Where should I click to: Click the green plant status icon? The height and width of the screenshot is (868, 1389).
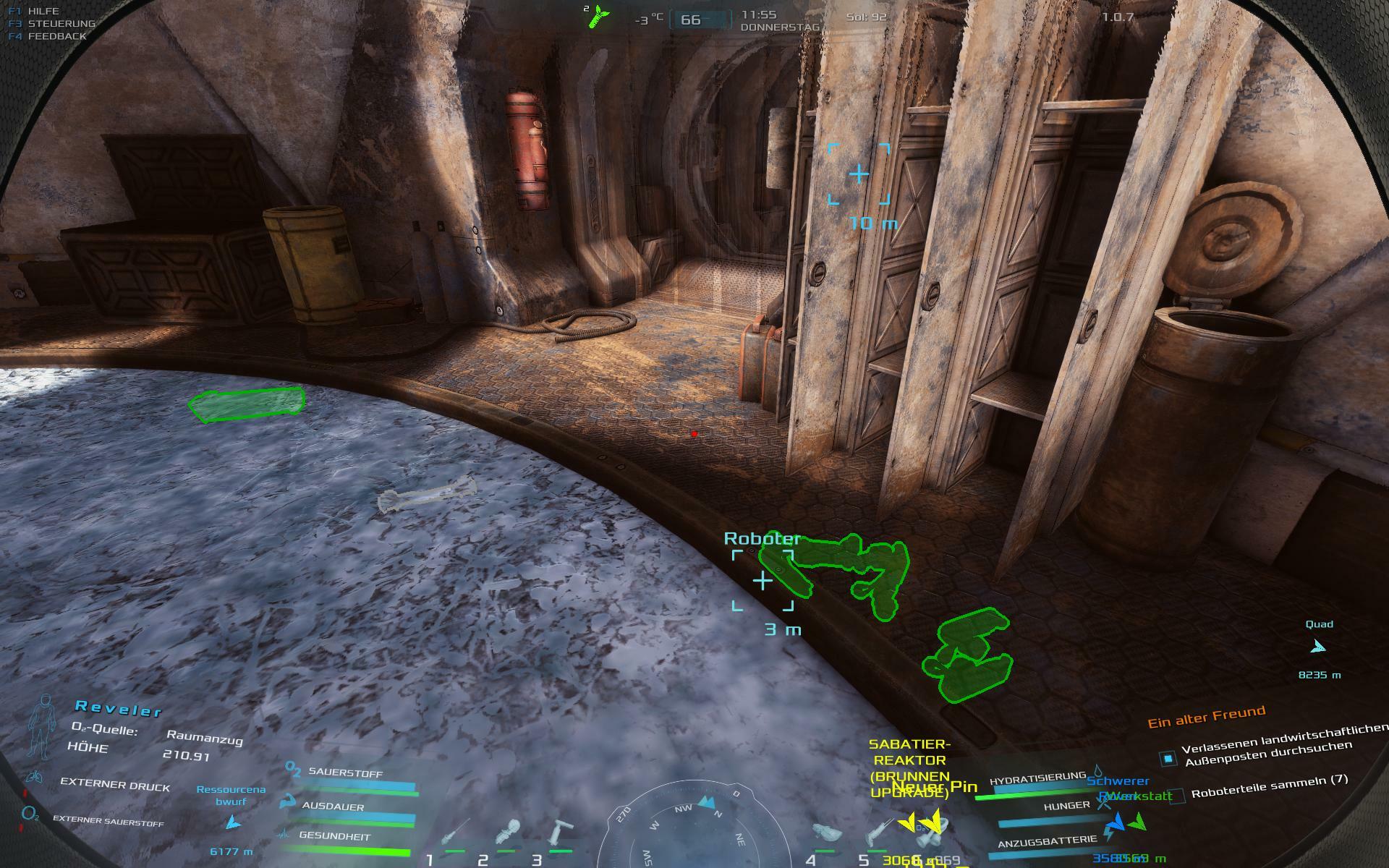pyautogui.click(x=599, y=15)
